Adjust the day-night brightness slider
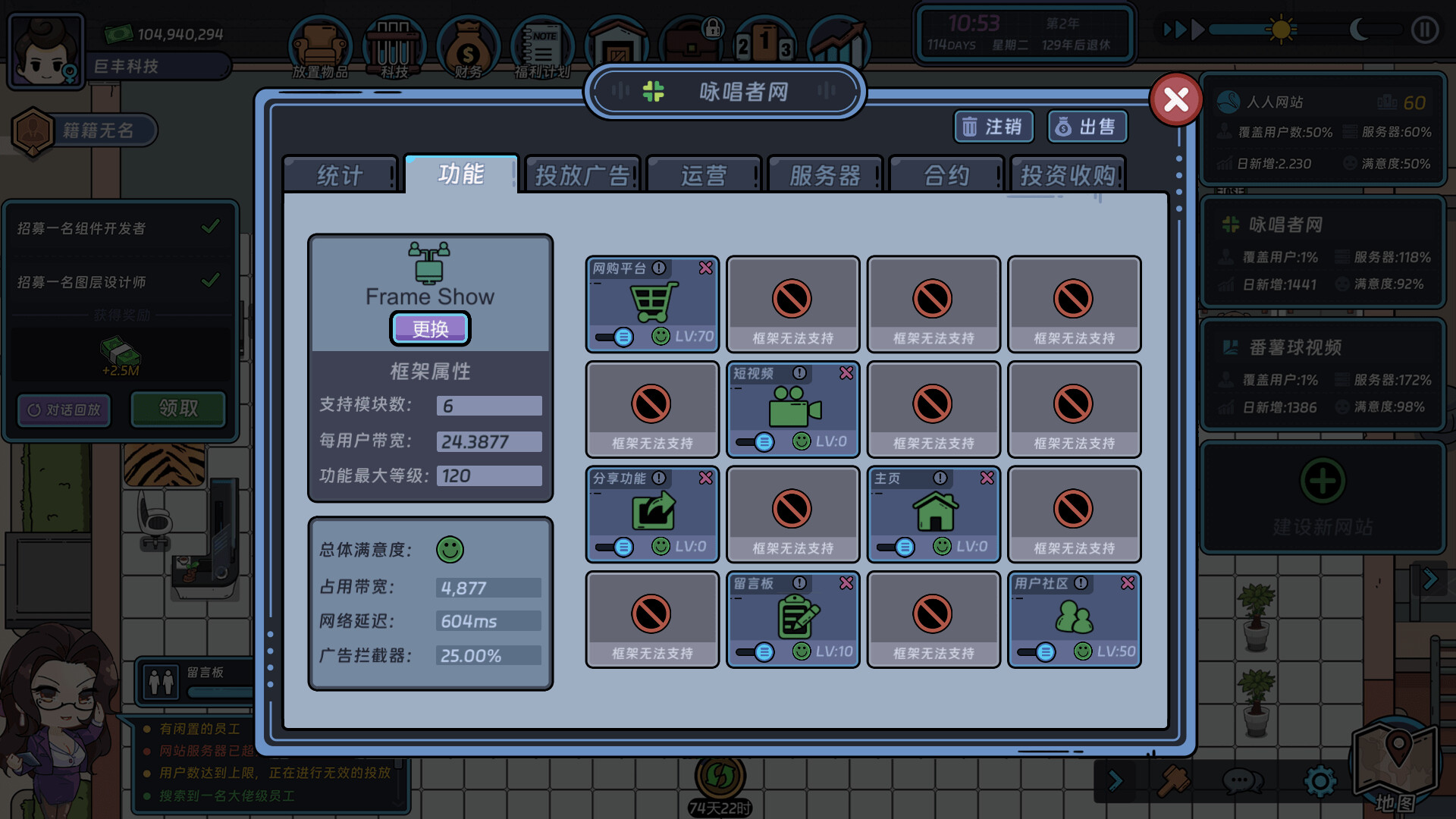 pyautogui.click(x=1279, y=31)
